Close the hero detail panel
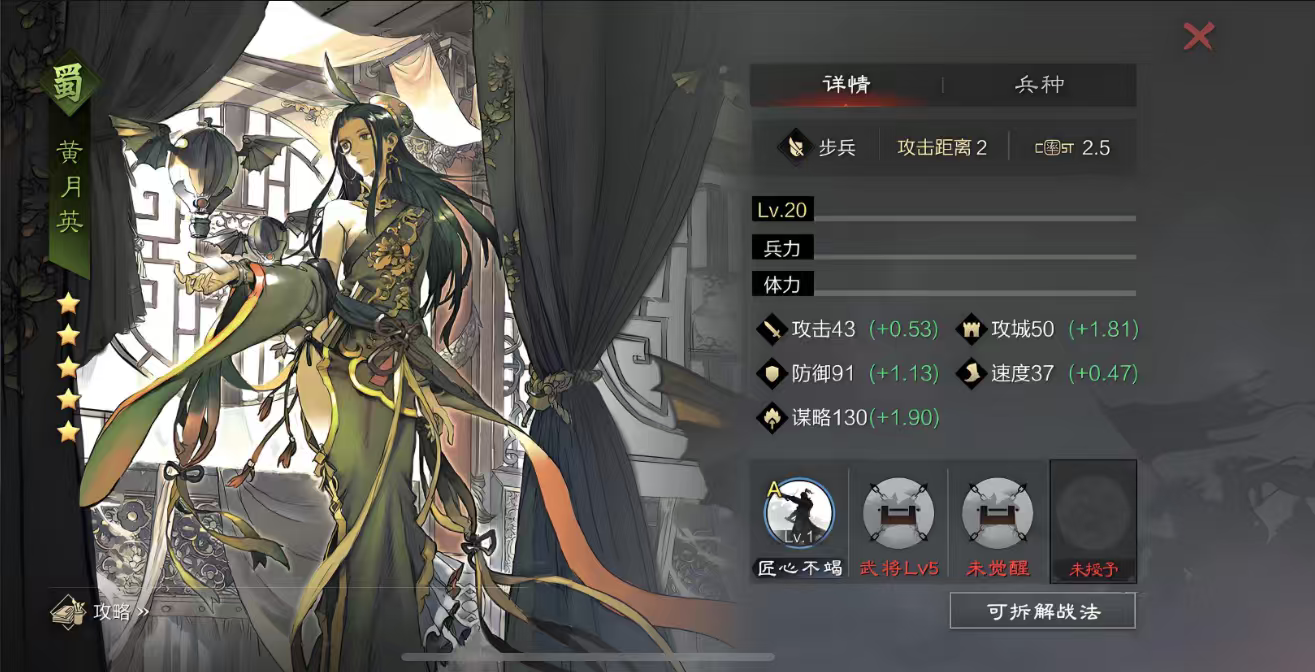Viewport: 1315px width, 672px height. [x=1197, y=37]
